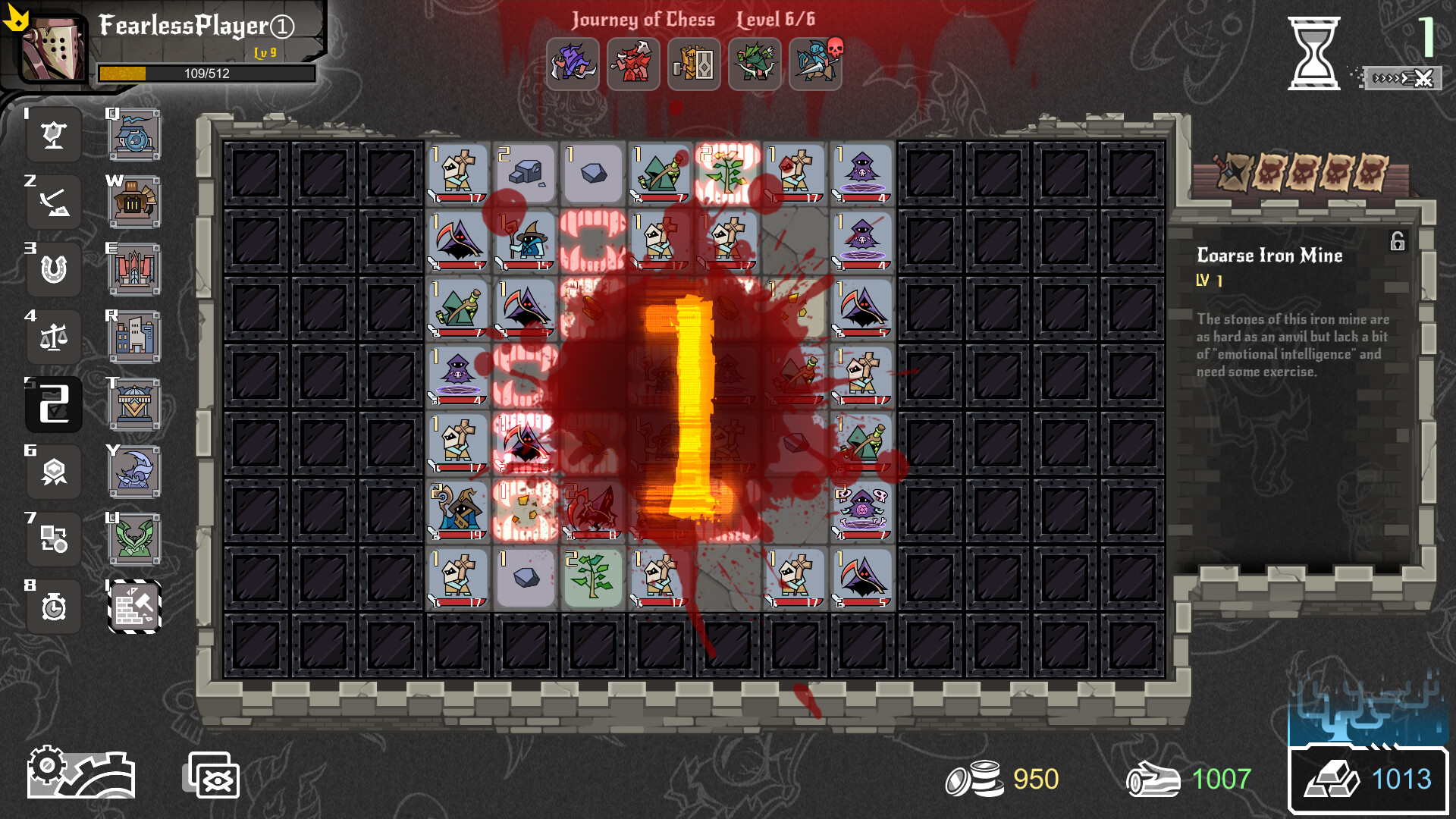Select the green emblem building icon (U)
Viewport: 1456px width, 819px height.
pyautogui.click(x=133, y=539)
